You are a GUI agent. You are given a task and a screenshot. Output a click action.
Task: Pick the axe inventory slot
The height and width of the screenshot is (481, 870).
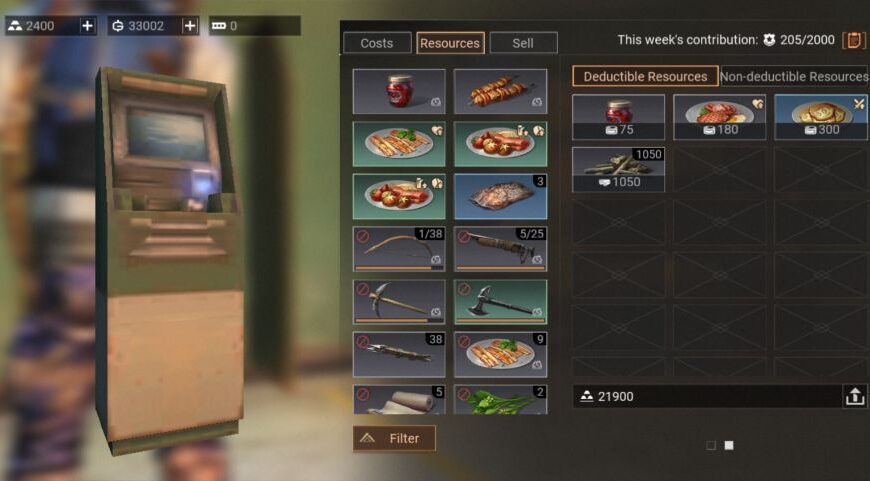[x=500, y=301]
